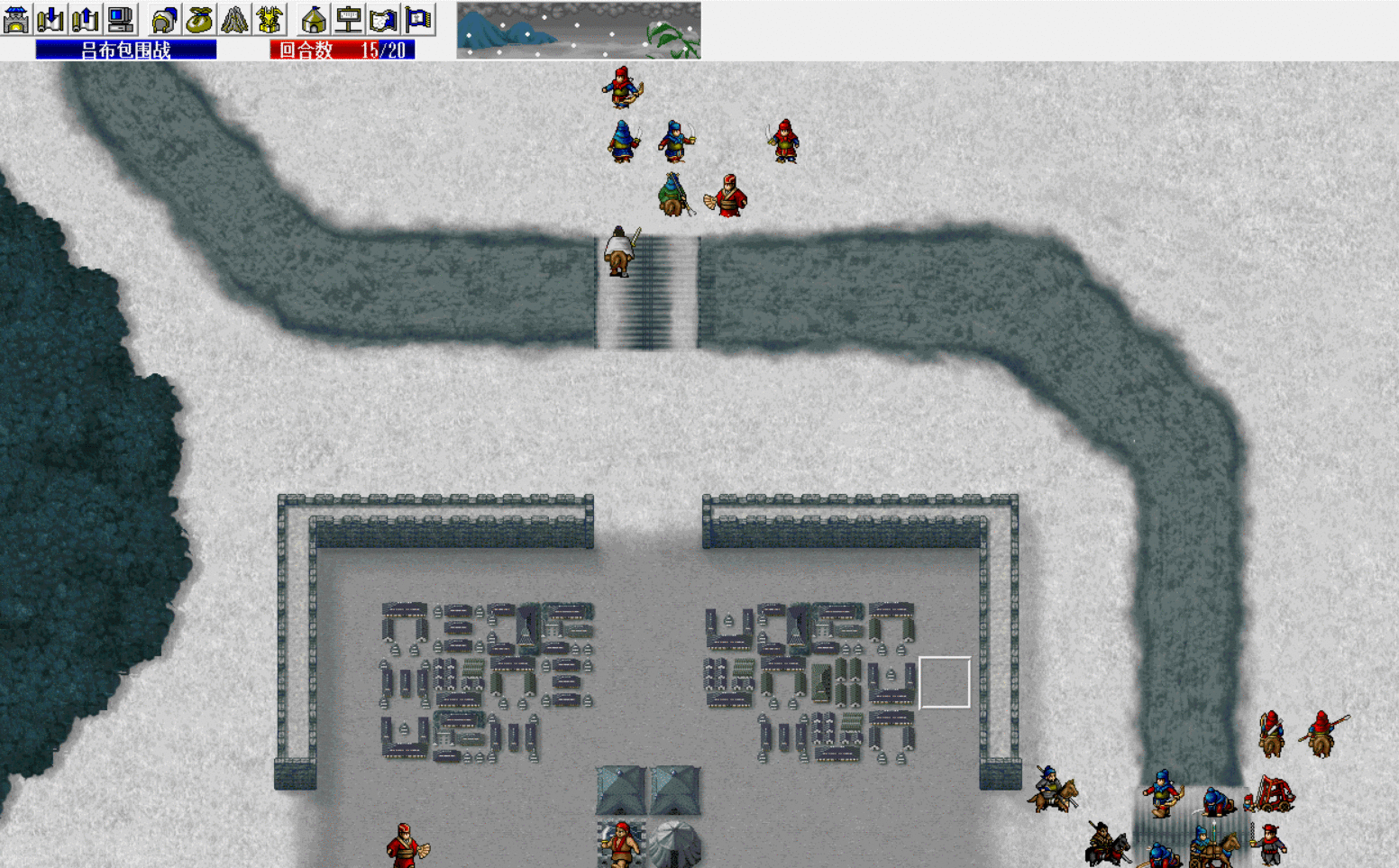The width and height of the screenshot is (1399, 868).
Task: Click the battering ram siege unit
Action: coord(1274,794)
